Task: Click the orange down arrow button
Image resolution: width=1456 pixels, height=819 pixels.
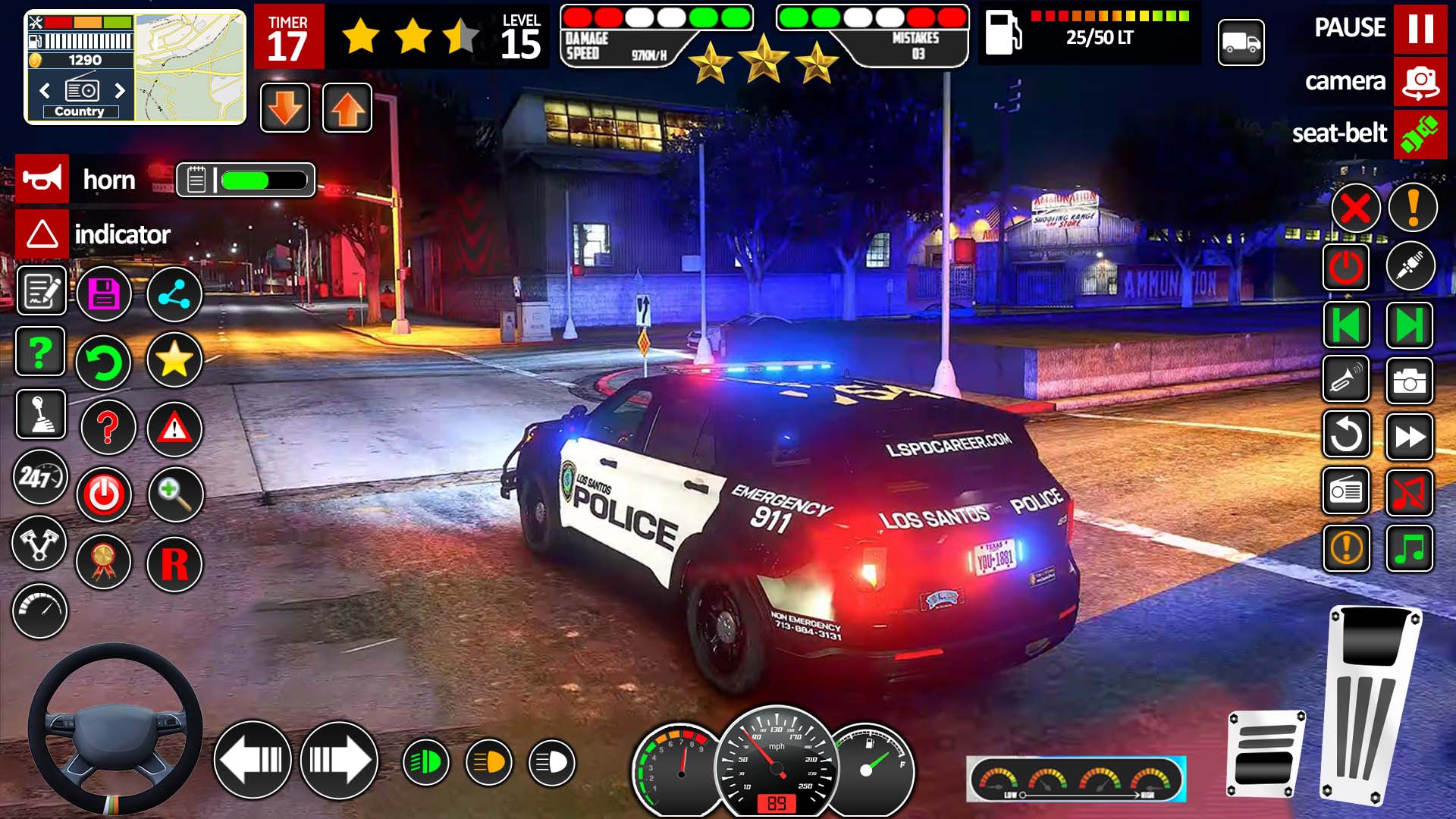Action: pos(285,108)
